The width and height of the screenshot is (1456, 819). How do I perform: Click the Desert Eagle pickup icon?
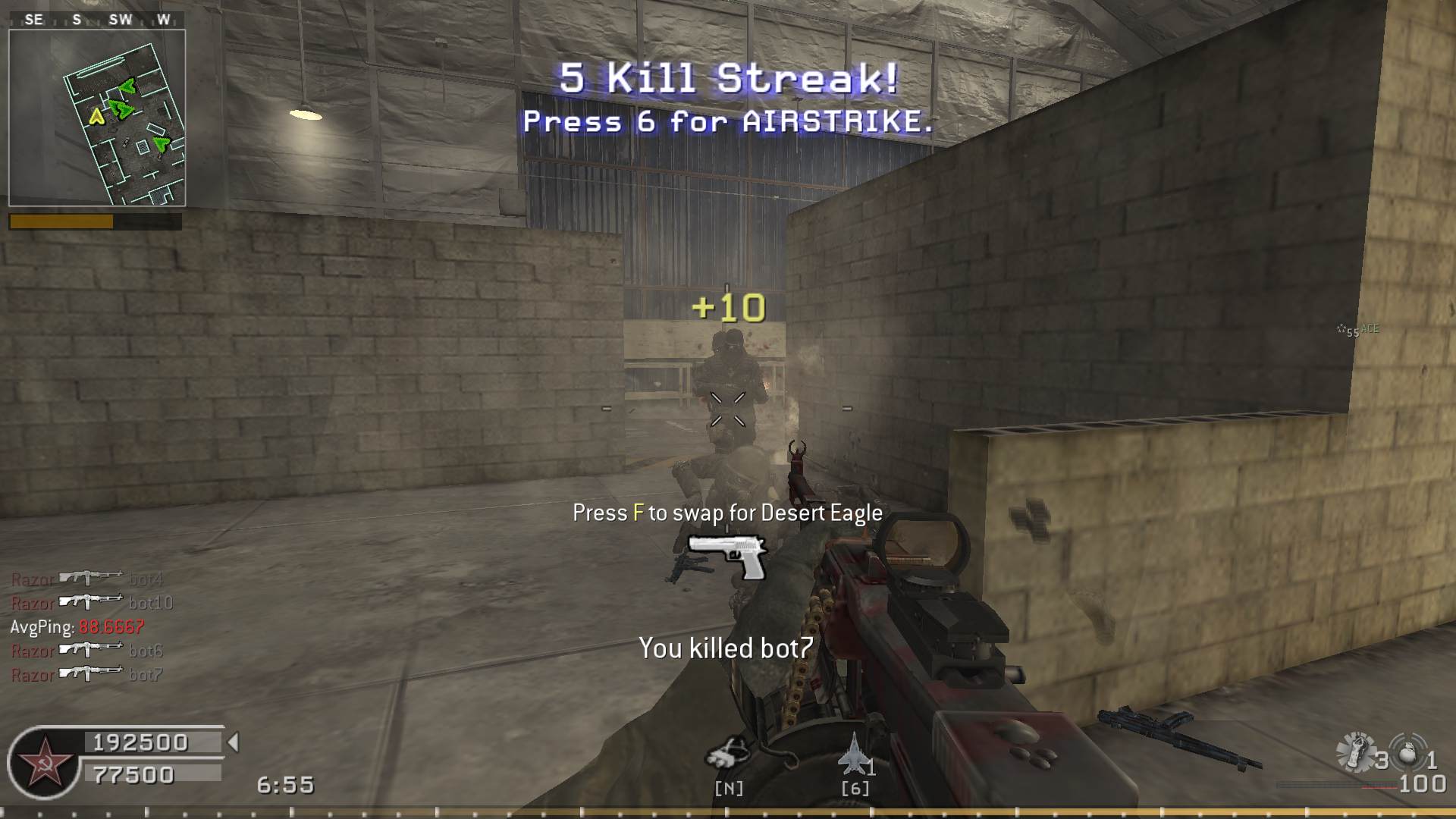coord(727,556)
